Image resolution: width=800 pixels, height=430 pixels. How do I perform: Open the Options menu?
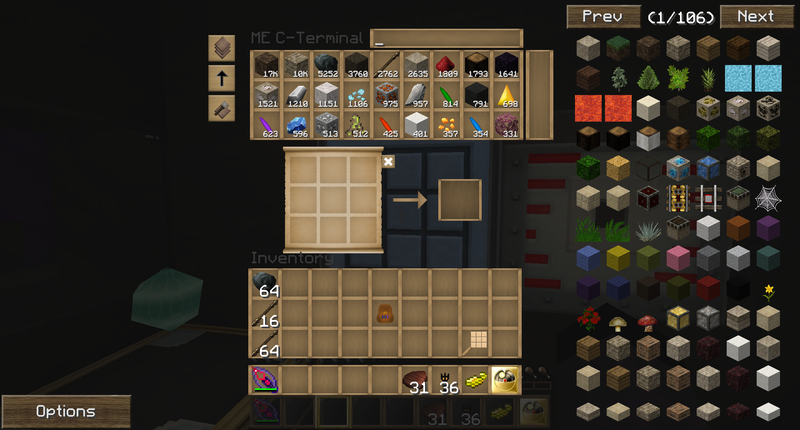click(65, 411)
